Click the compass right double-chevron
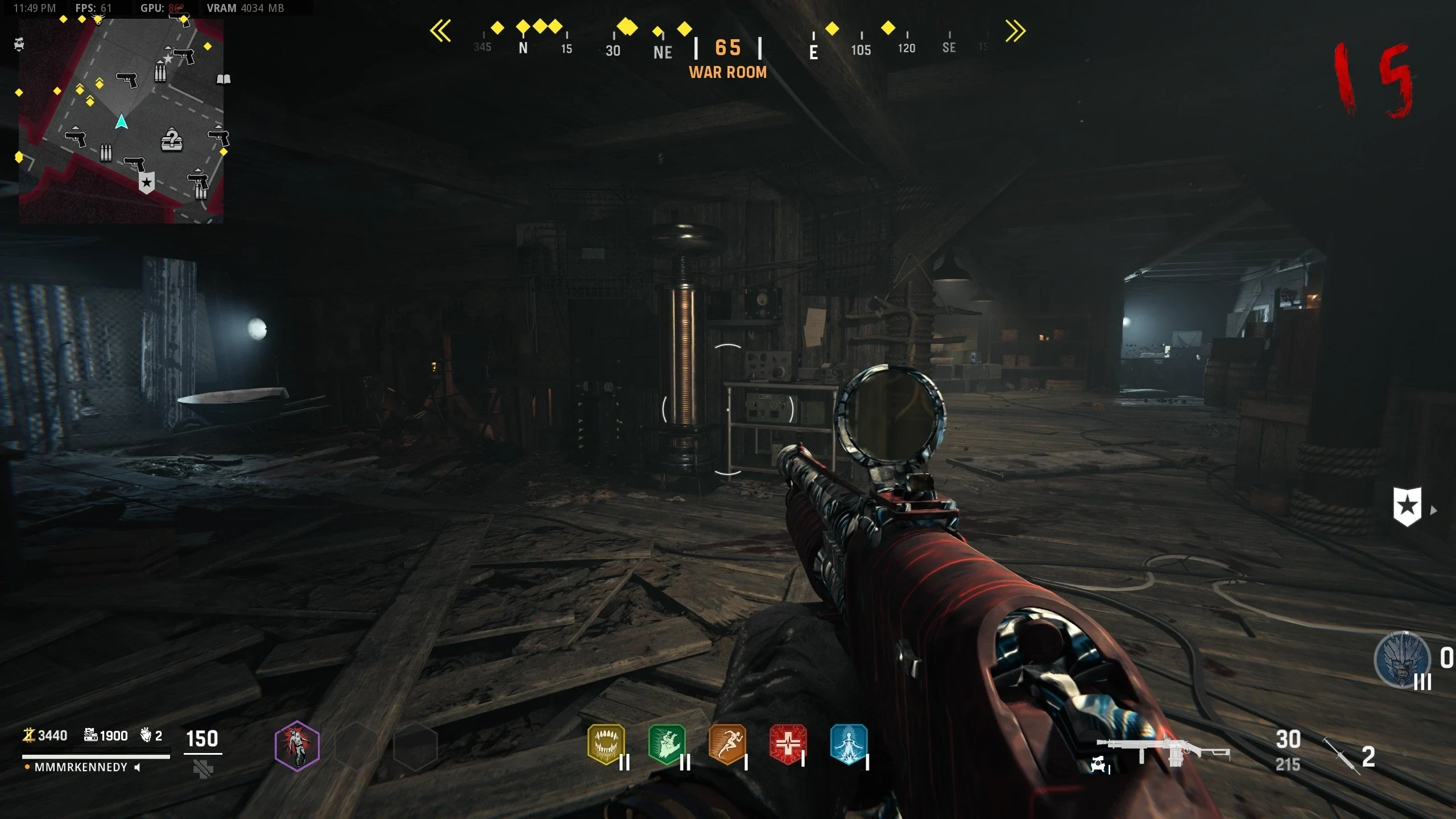Screen dimensions: 1456x819 1016,31
